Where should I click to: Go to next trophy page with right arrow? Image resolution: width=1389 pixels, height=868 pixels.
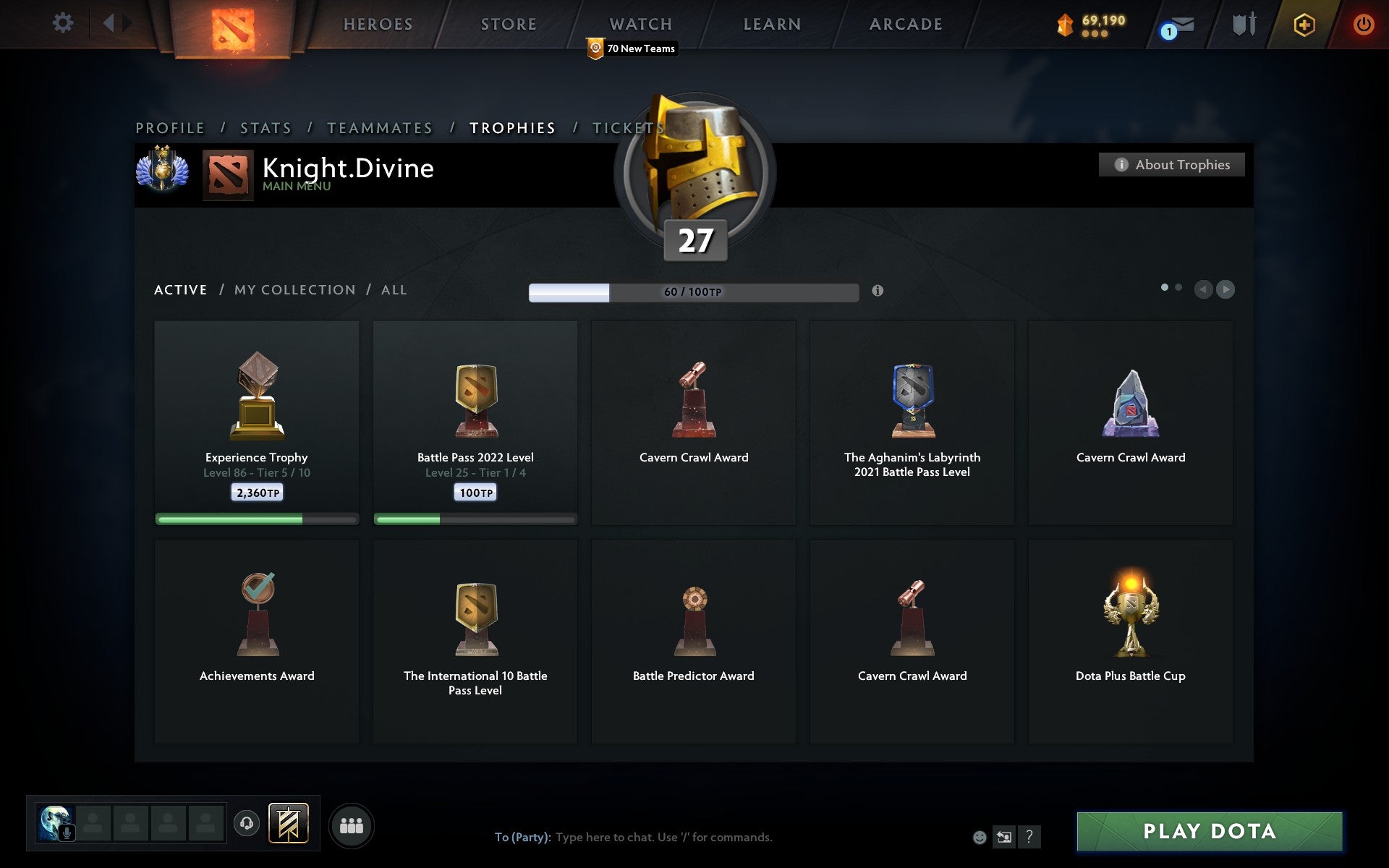click(1226, 289)
